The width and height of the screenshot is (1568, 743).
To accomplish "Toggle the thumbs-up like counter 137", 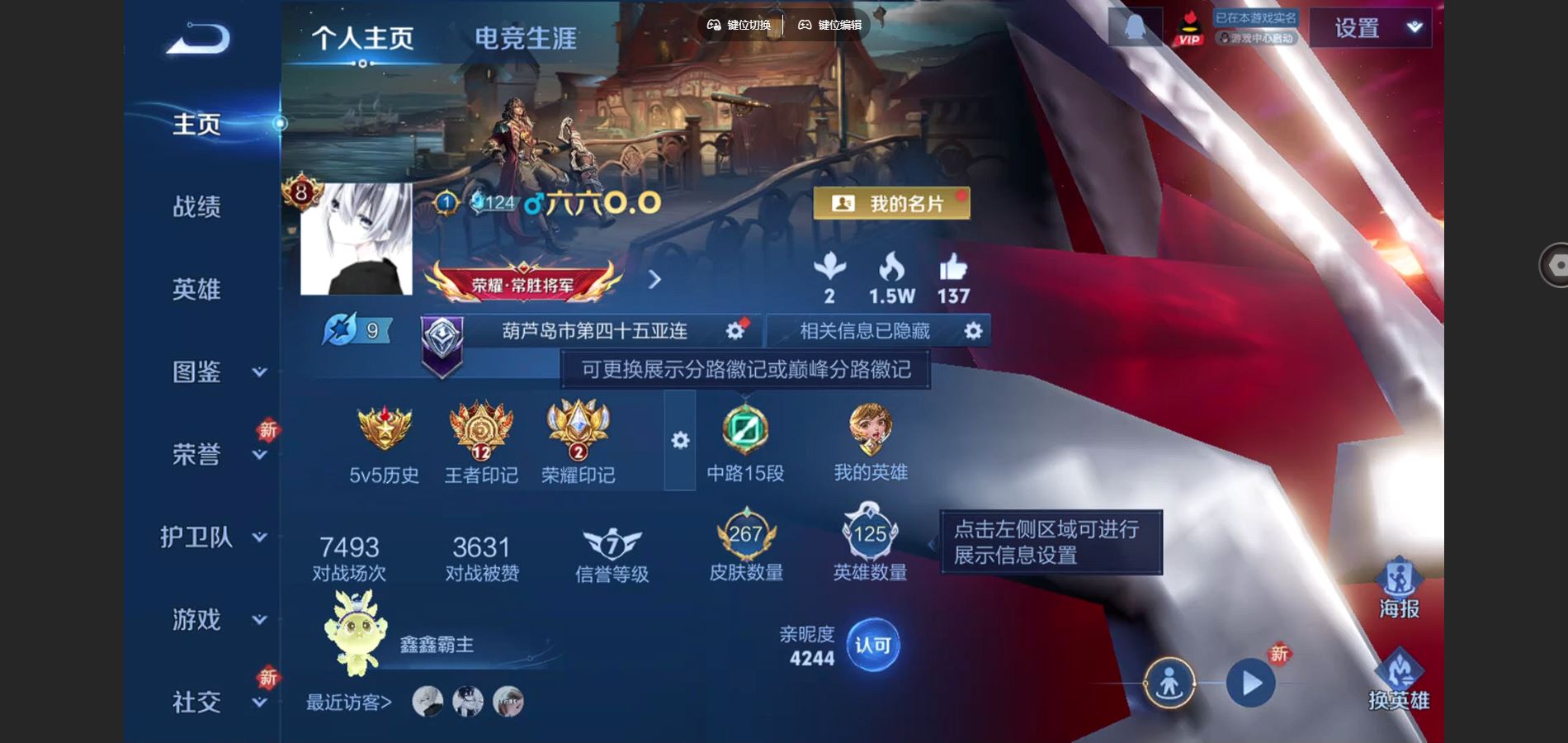I will [953, 274].
